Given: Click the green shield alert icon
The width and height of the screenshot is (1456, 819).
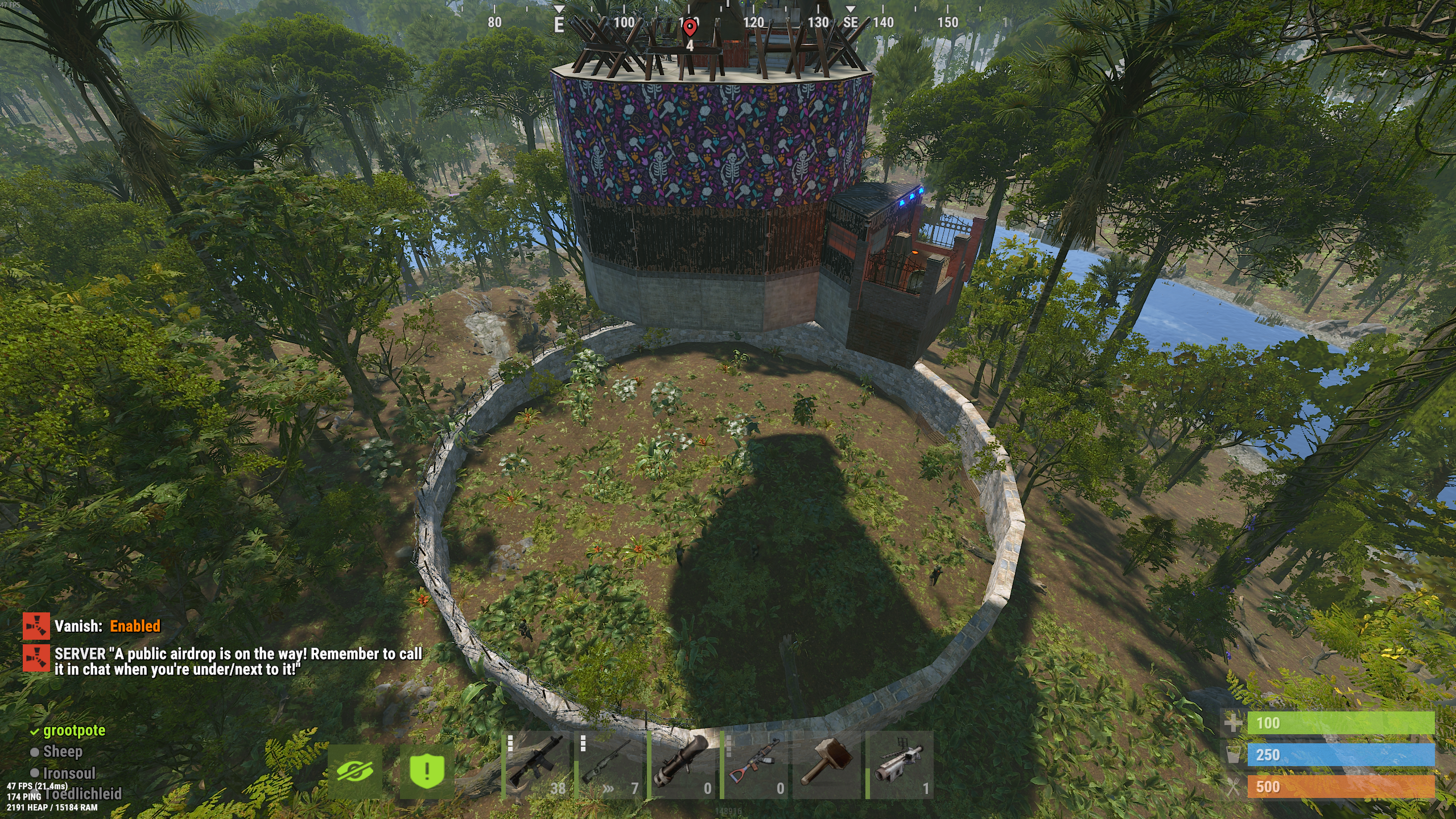Looking at the screenshot, I should coord(427,772).
